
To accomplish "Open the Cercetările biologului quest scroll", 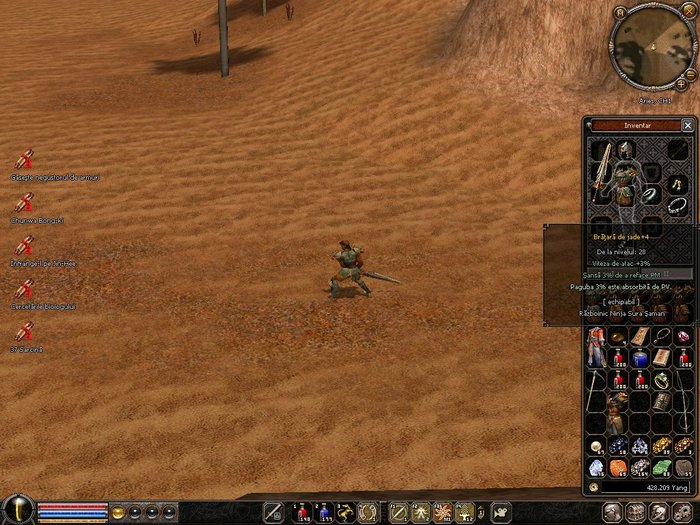I will point(25,289).
